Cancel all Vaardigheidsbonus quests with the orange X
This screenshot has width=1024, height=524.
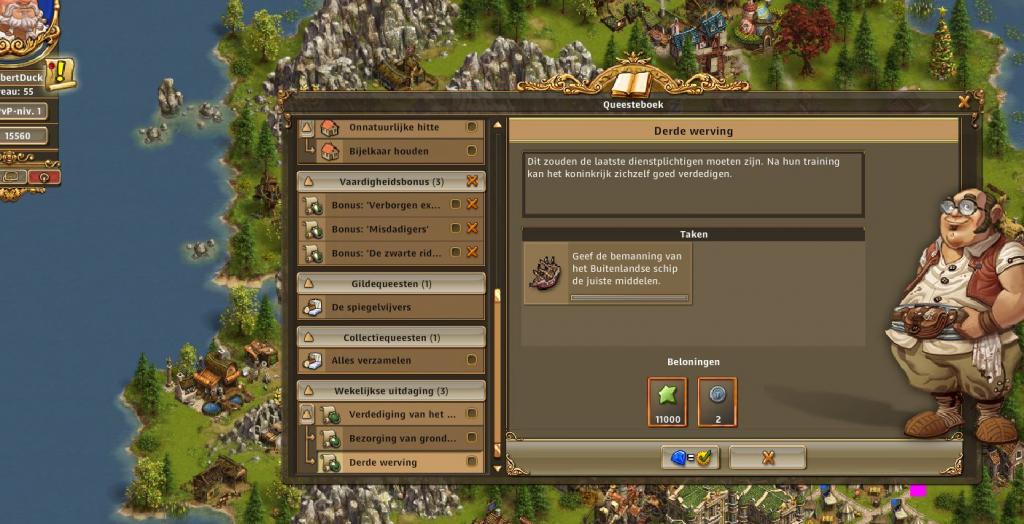coord(472,182)
